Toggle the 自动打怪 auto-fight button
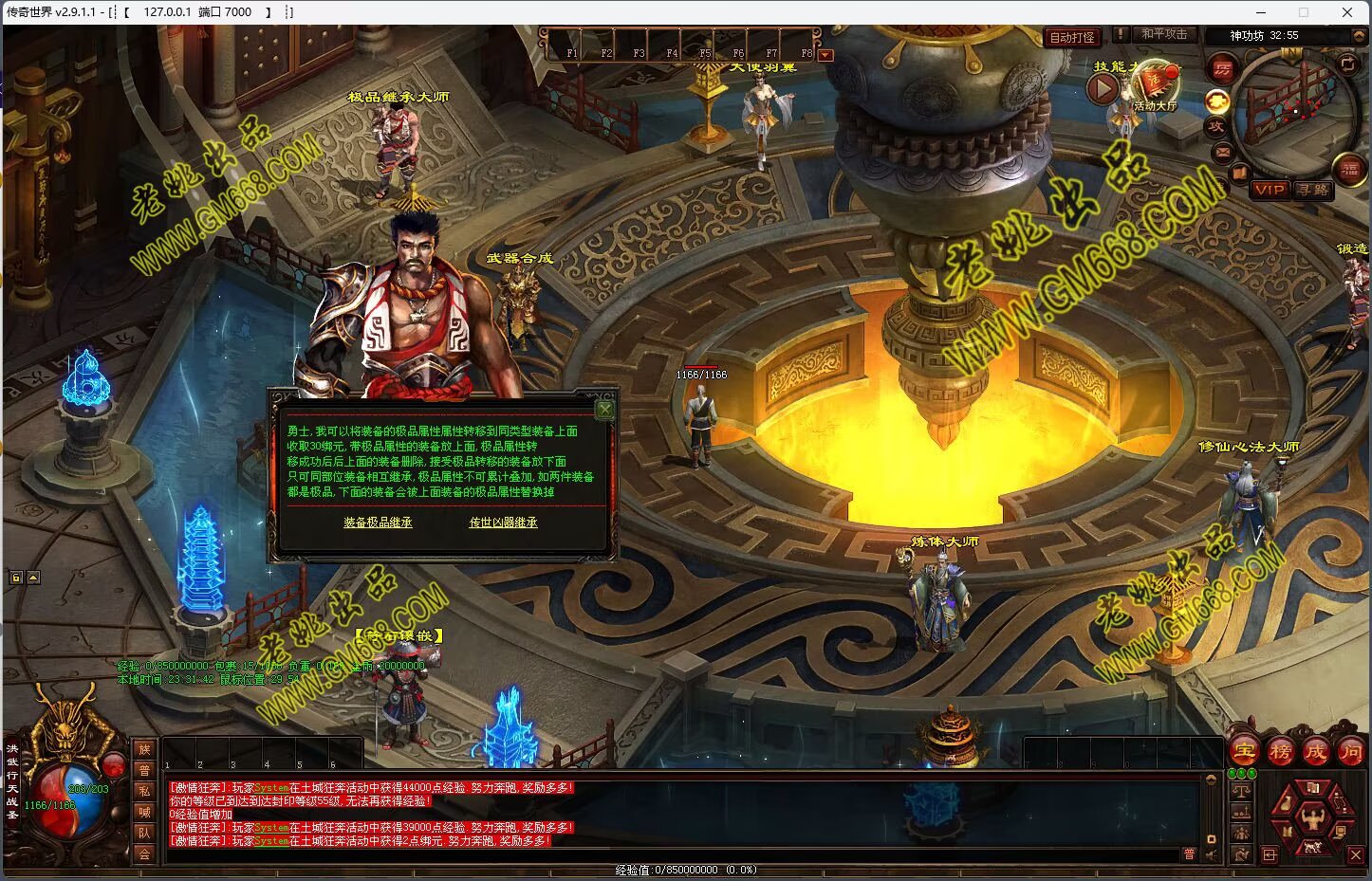Viewport: 1372px width, 881px height. pyautogui.click(x=1072, y=37)
